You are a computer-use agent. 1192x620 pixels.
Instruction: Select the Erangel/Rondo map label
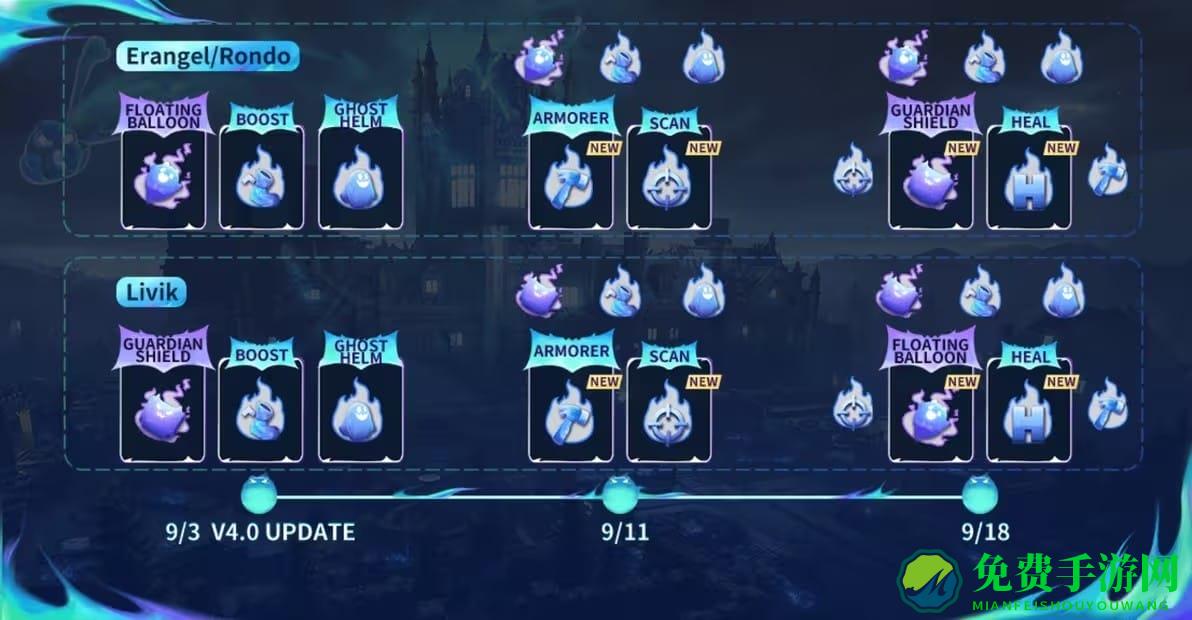(208, 55)
